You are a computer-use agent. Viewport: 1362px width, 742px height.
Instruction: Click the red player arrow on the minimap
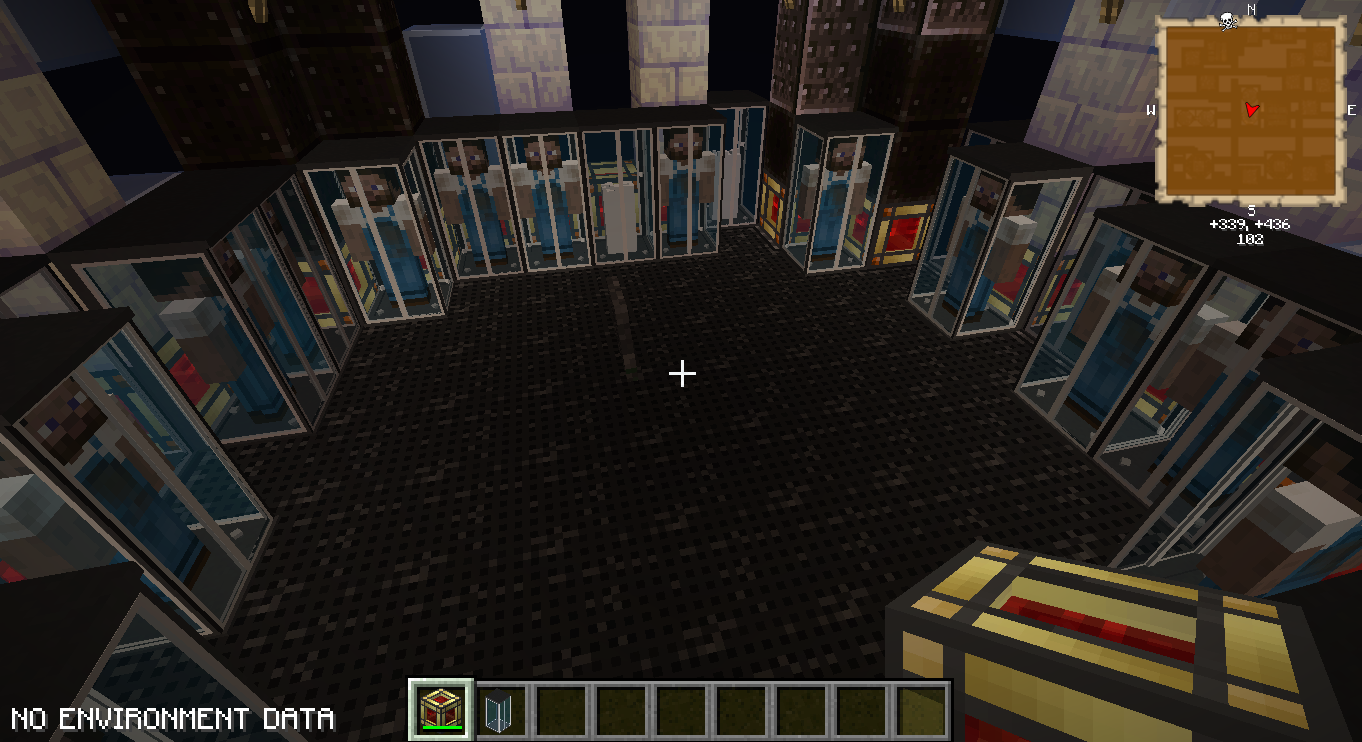pos(1252,109)
